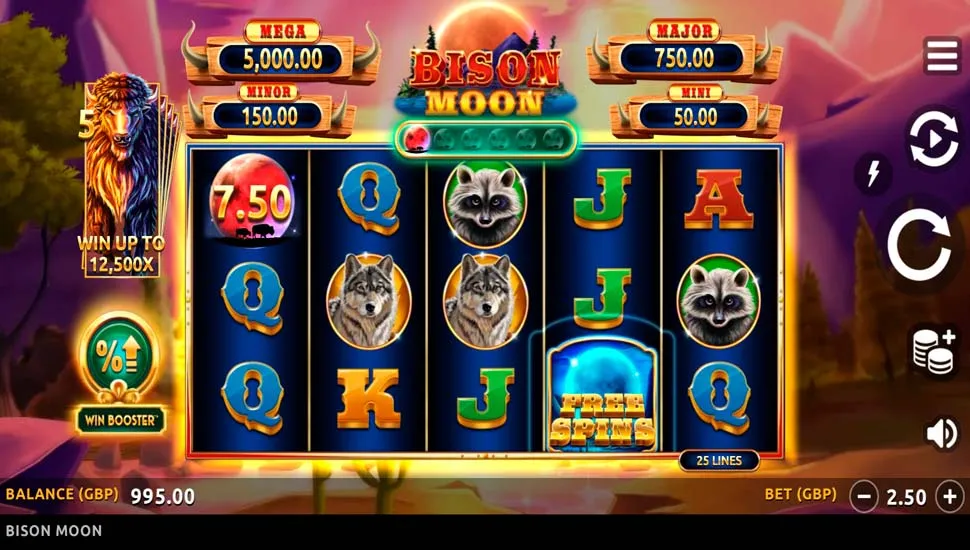Decrease the bet with the minus button
Screen dimensions: 970x550
[864, 496]
